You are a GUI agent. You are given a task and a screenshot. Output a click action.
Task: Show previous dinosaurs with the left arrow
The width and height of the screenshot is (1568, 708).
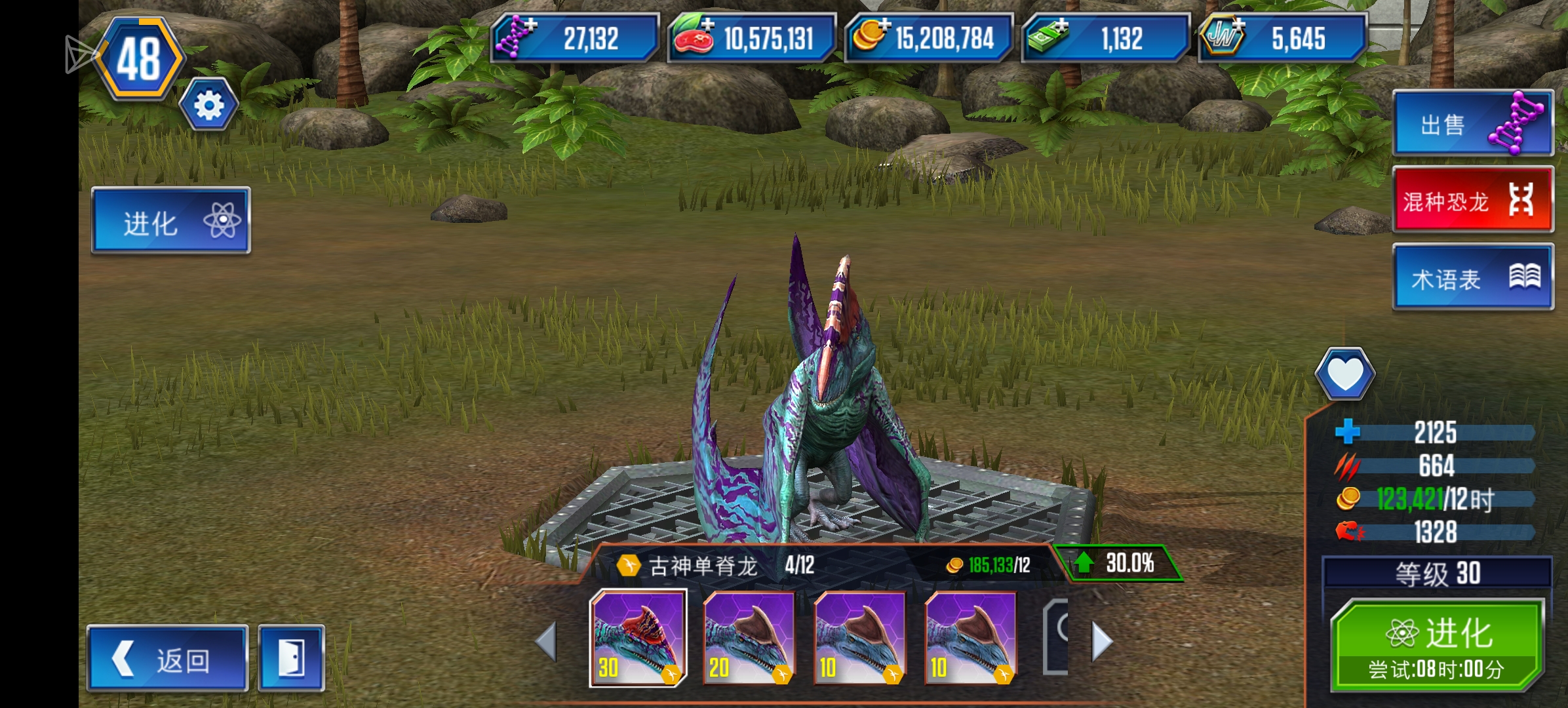546,641
